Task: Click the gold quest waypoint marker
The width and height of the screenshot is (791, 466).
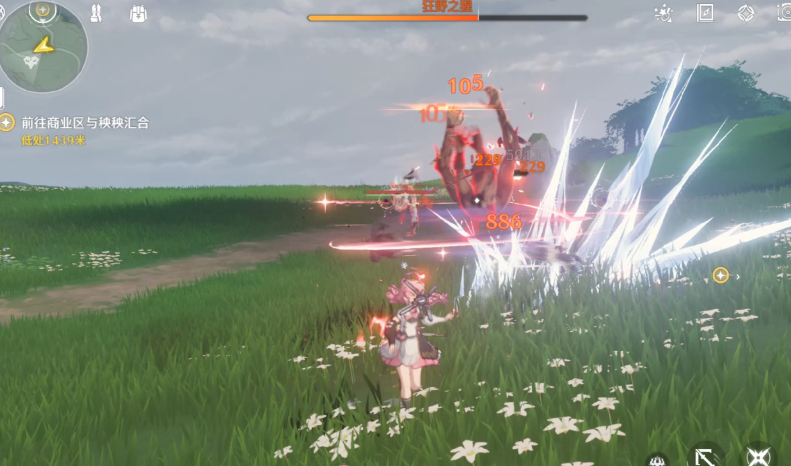Action: coord(720,275)
